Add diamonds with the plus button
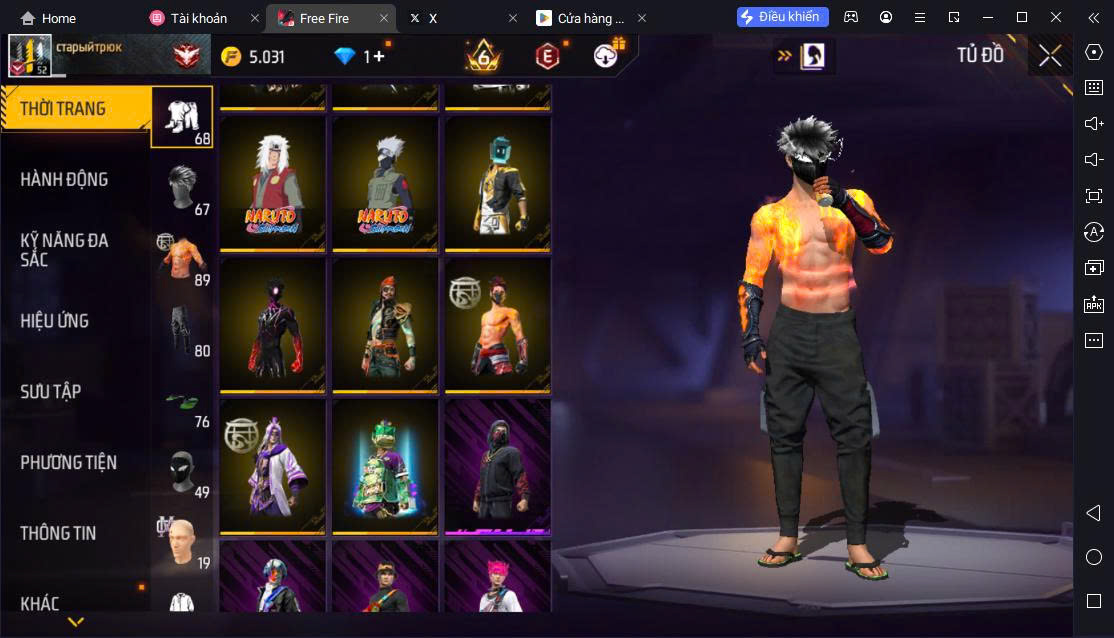 [379, 57]
